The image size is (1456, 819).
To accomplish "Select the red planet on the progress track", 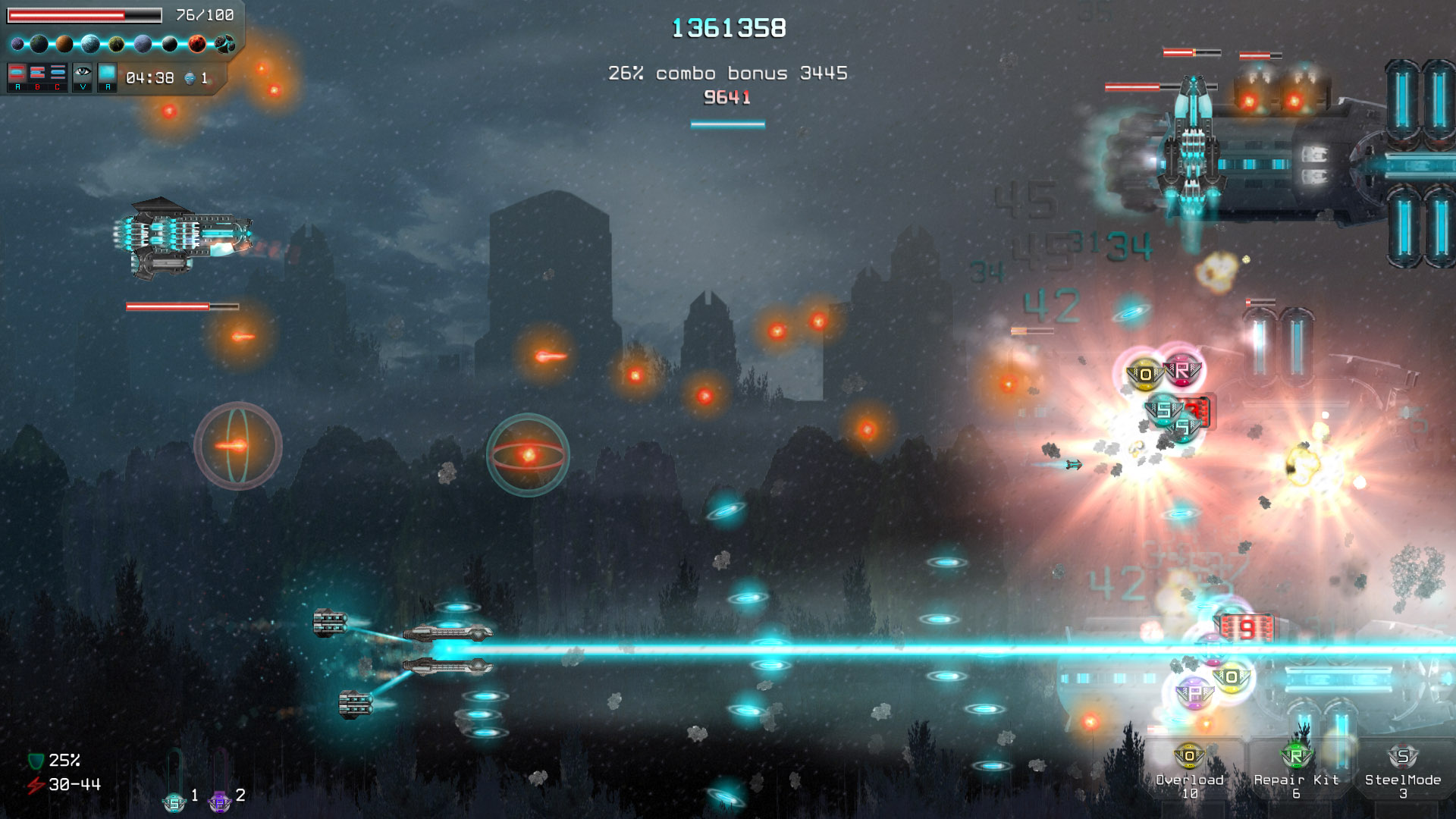I will pyautogui.click(x=197, y=44).
